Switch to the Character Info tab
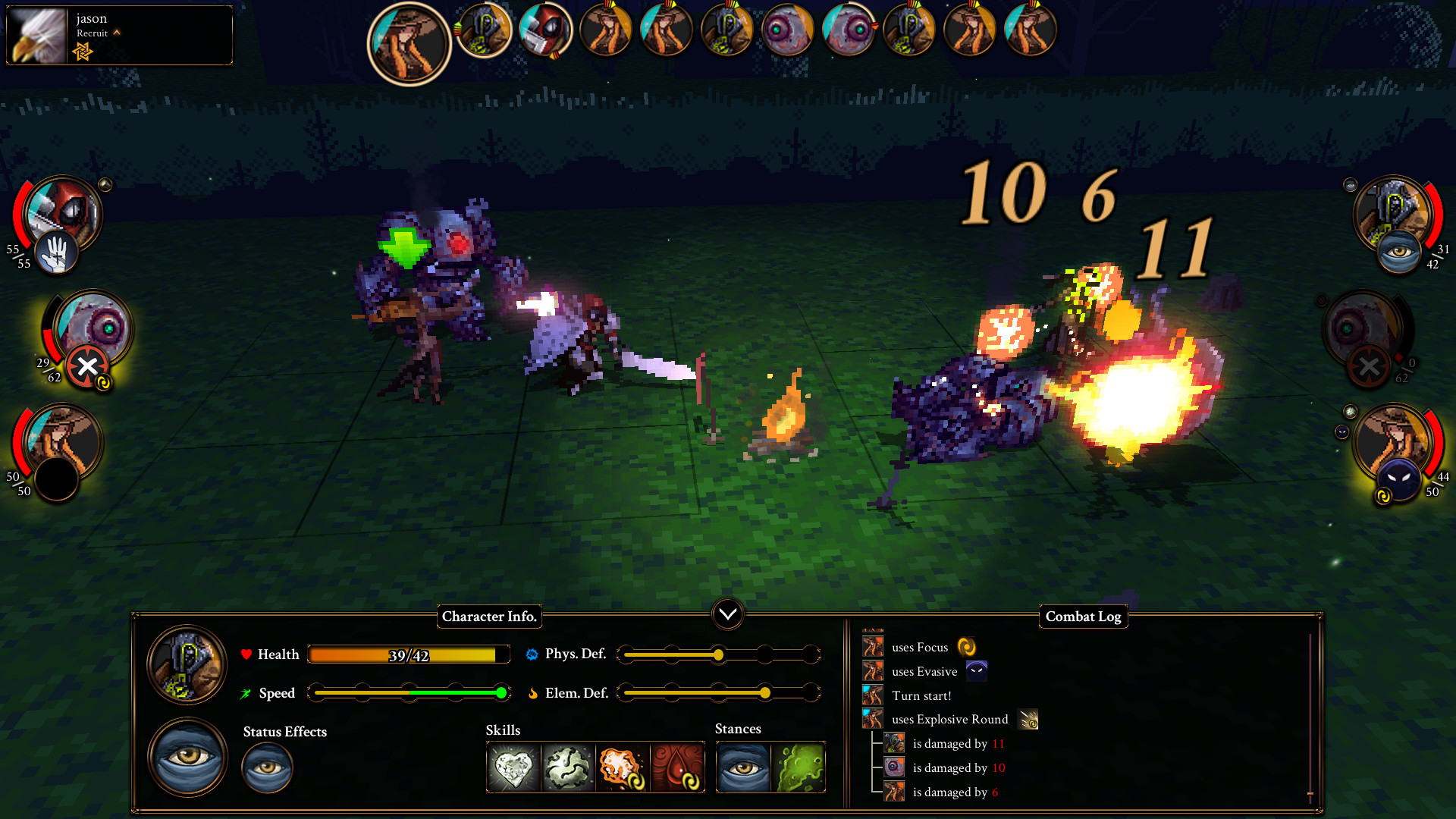Screen dimensions: 1456x819 pos(489,617)
